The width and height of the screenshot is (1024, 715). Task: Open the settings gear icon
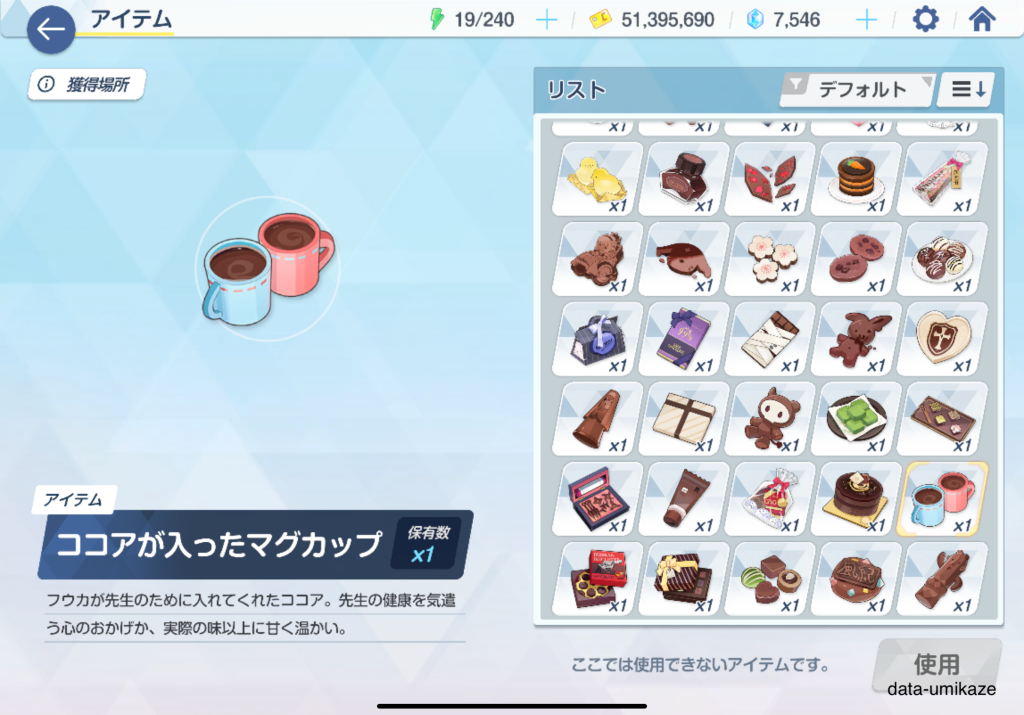point(925,20)
